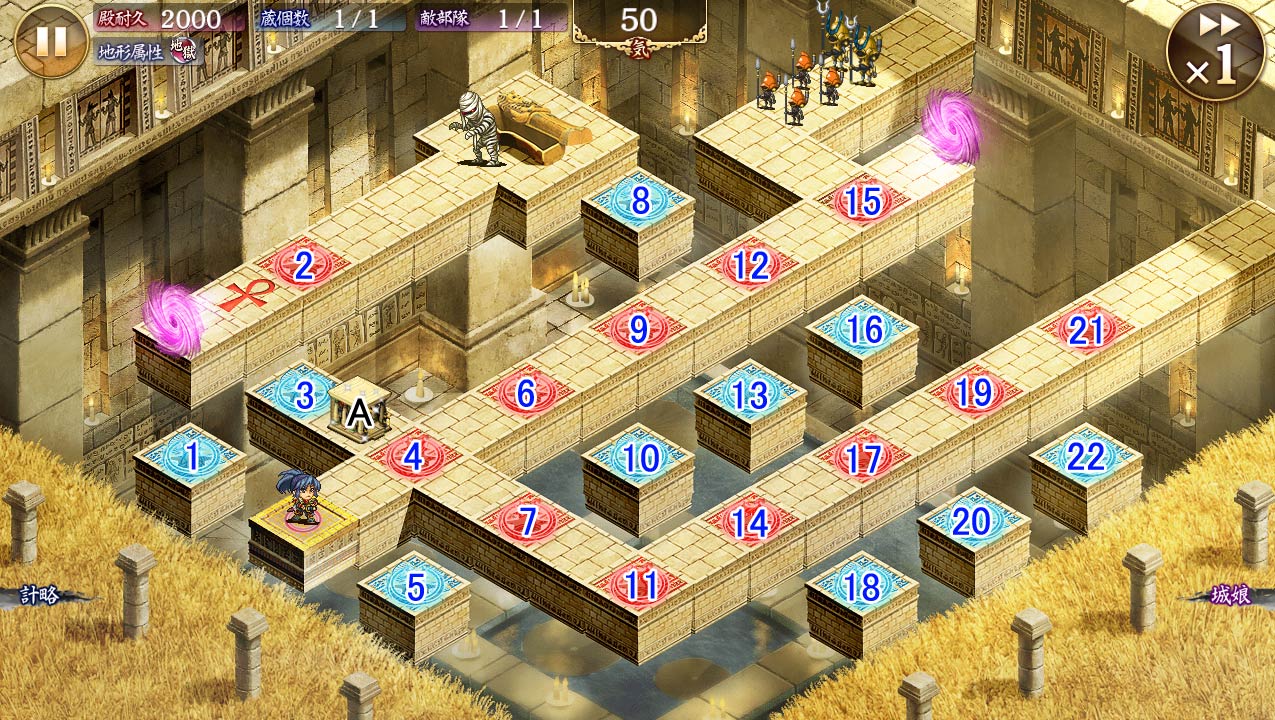Select red placement tile 21
Screen dimensions: 1275x720
(x=1086, y=330)
